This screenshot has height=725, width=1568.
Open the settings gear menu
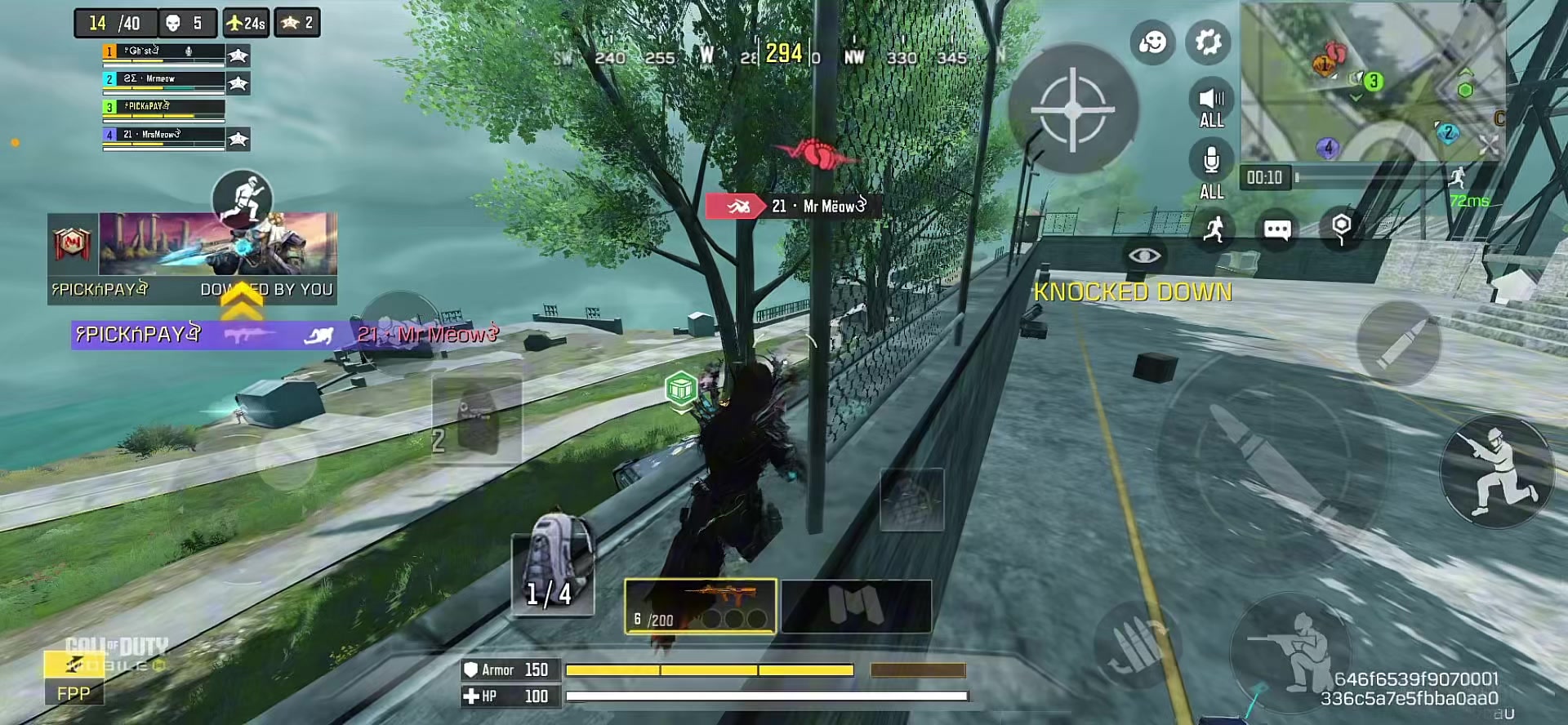tap(1208, 42)
